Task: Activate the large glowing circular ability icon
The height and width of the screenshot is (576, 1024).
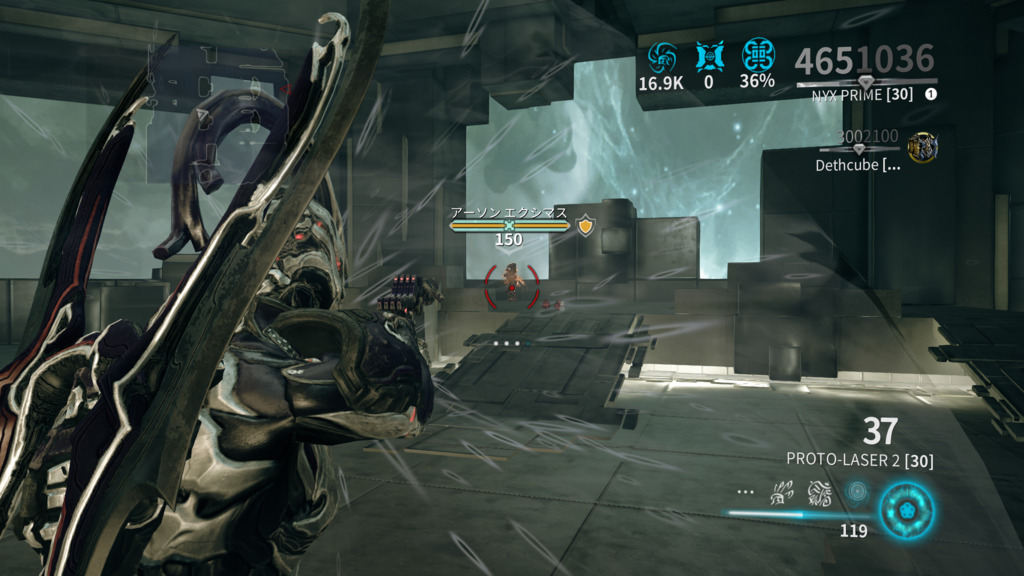Action: coord(906,508)
